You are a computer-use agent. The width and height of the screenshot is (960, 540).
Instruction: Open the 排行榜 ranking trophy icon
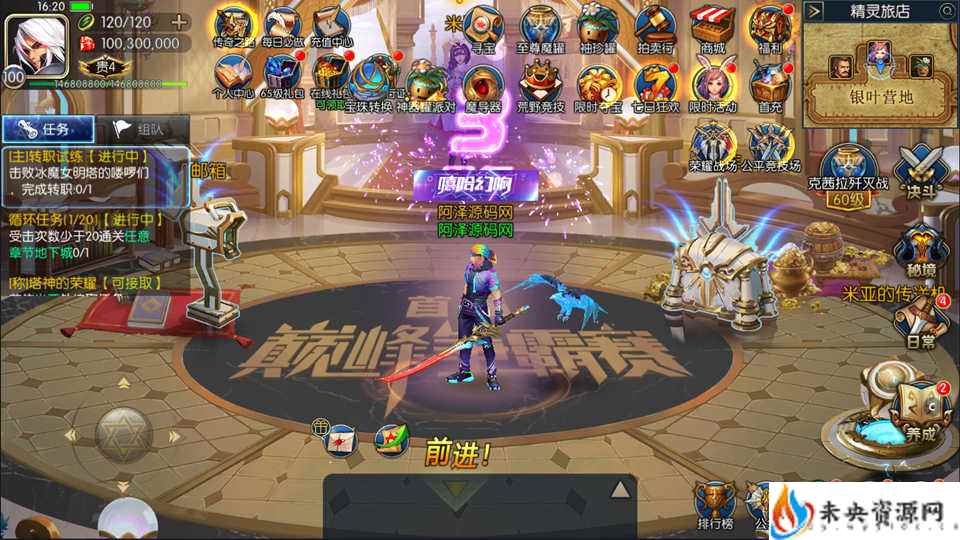[713, 505]
